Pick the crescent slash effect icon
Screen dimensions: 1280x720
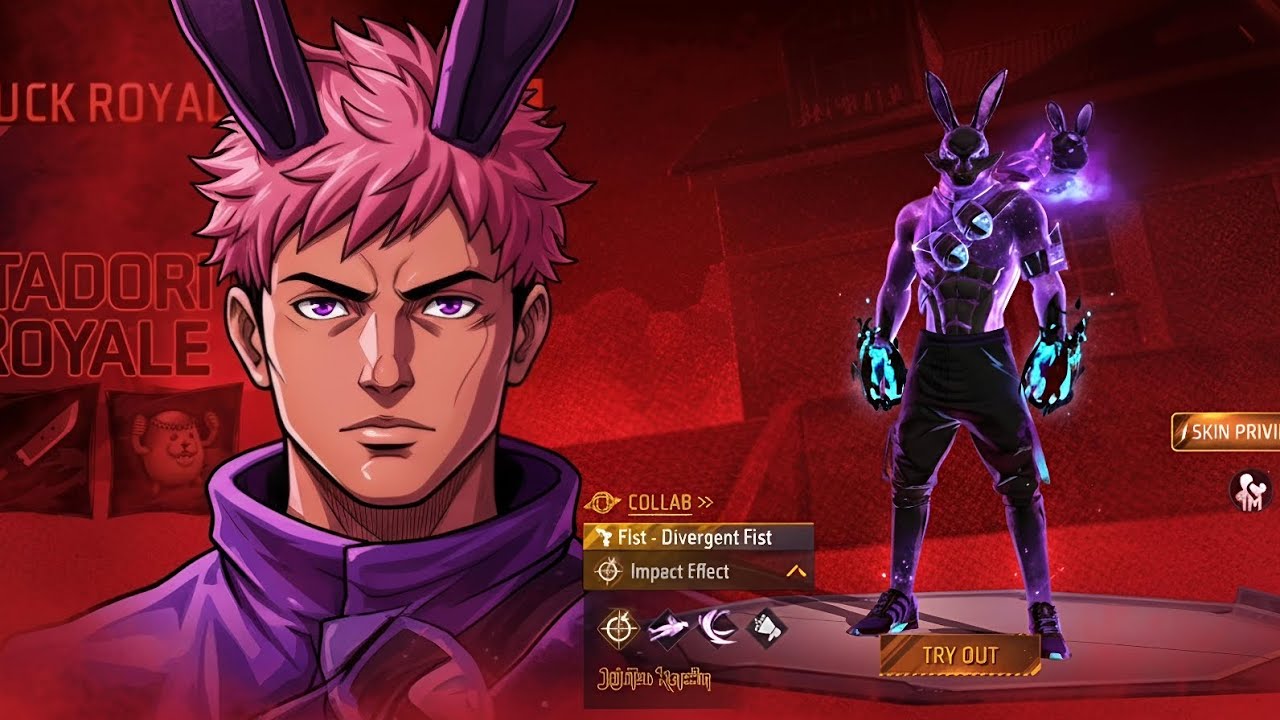716,628
